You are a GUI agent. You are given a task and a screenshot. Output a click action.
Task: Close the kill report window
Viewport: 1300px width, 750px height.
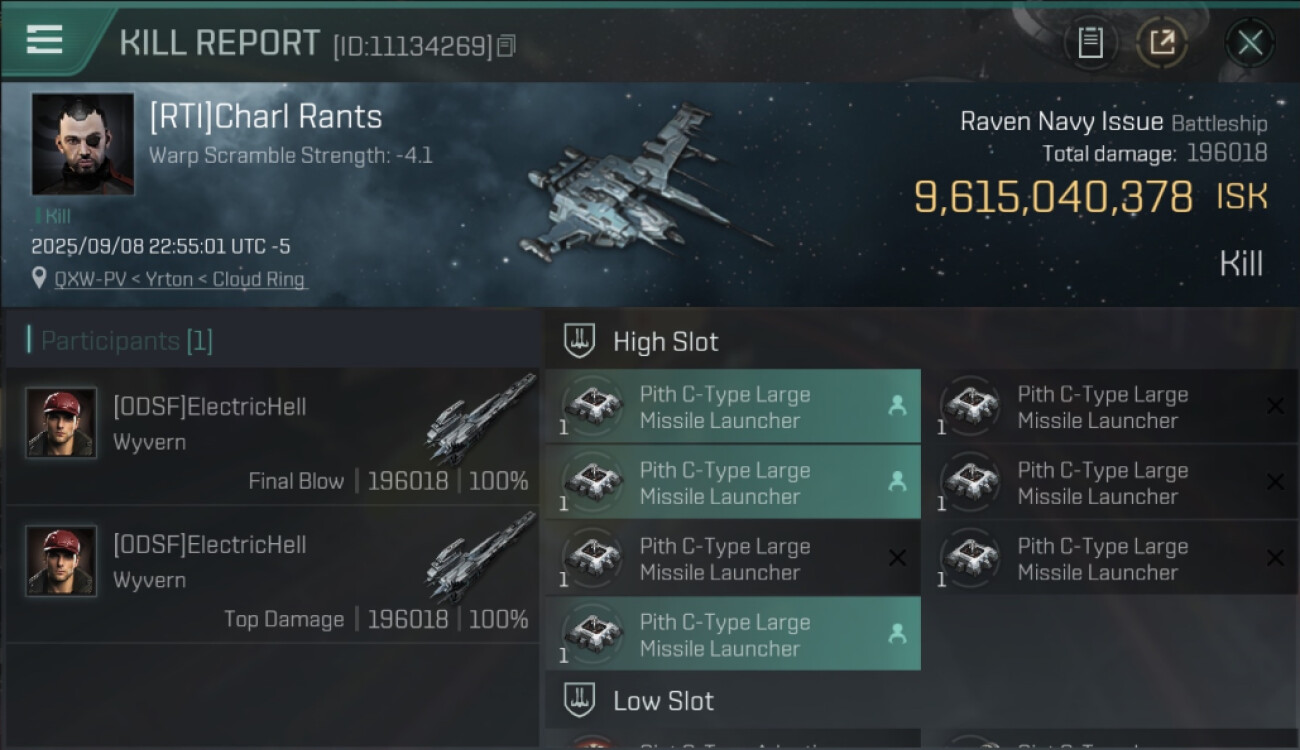(1250, 42)
